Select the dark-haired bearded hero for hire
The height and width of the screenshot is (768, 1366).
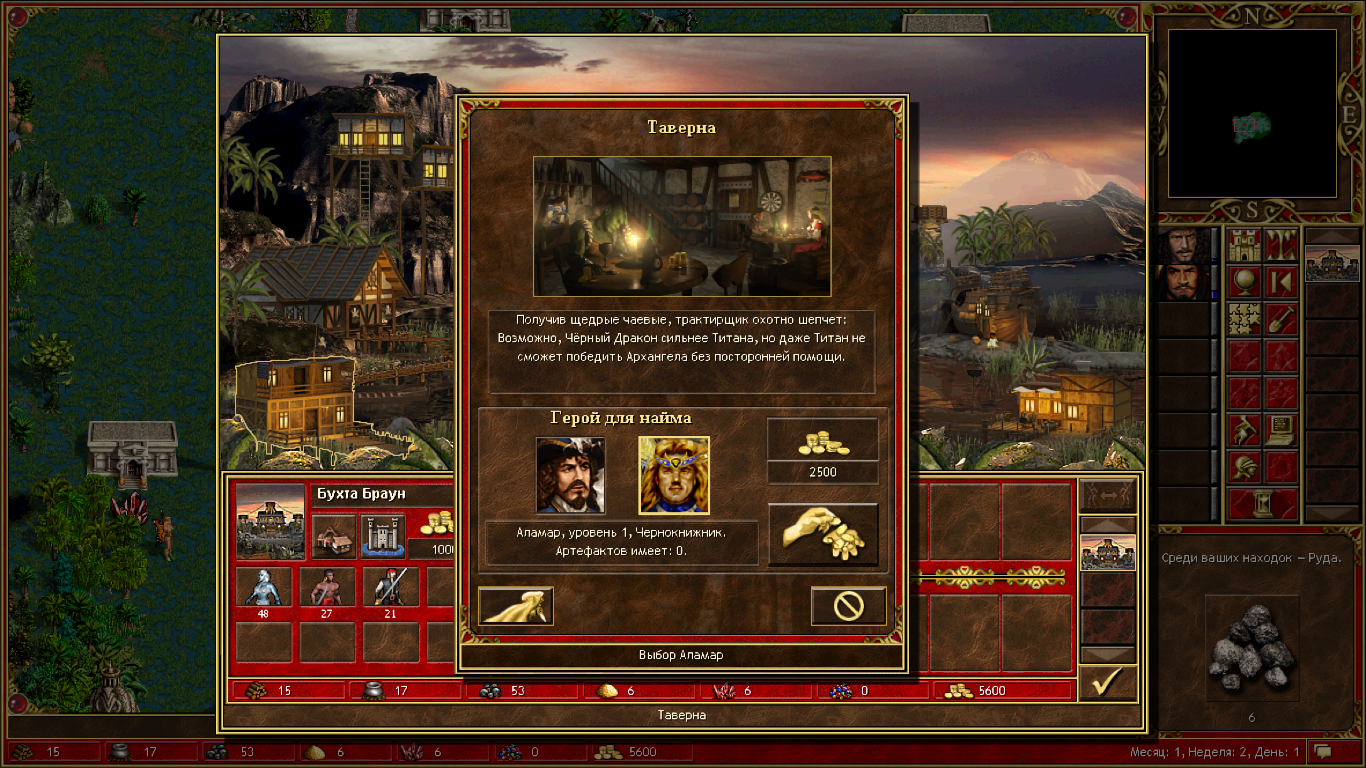coord(570,475)
